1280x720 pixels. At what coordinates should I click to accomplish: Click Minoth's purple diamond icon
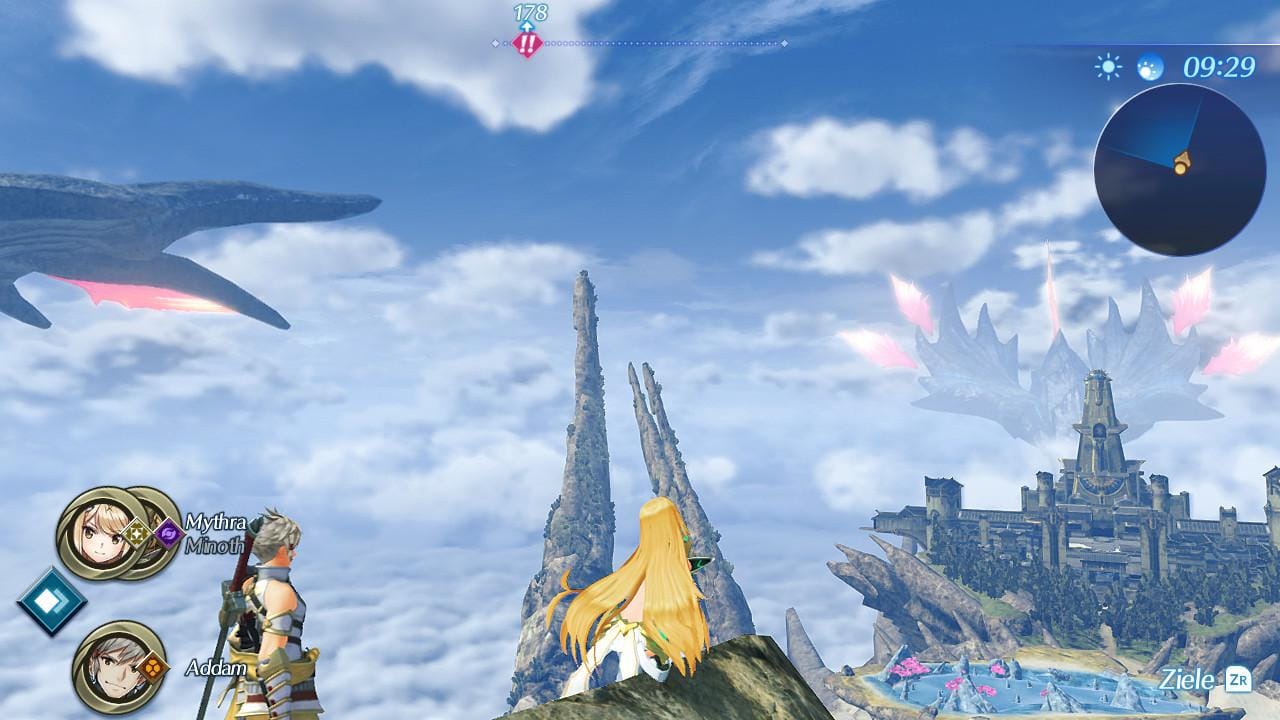[x=168, y=534]
